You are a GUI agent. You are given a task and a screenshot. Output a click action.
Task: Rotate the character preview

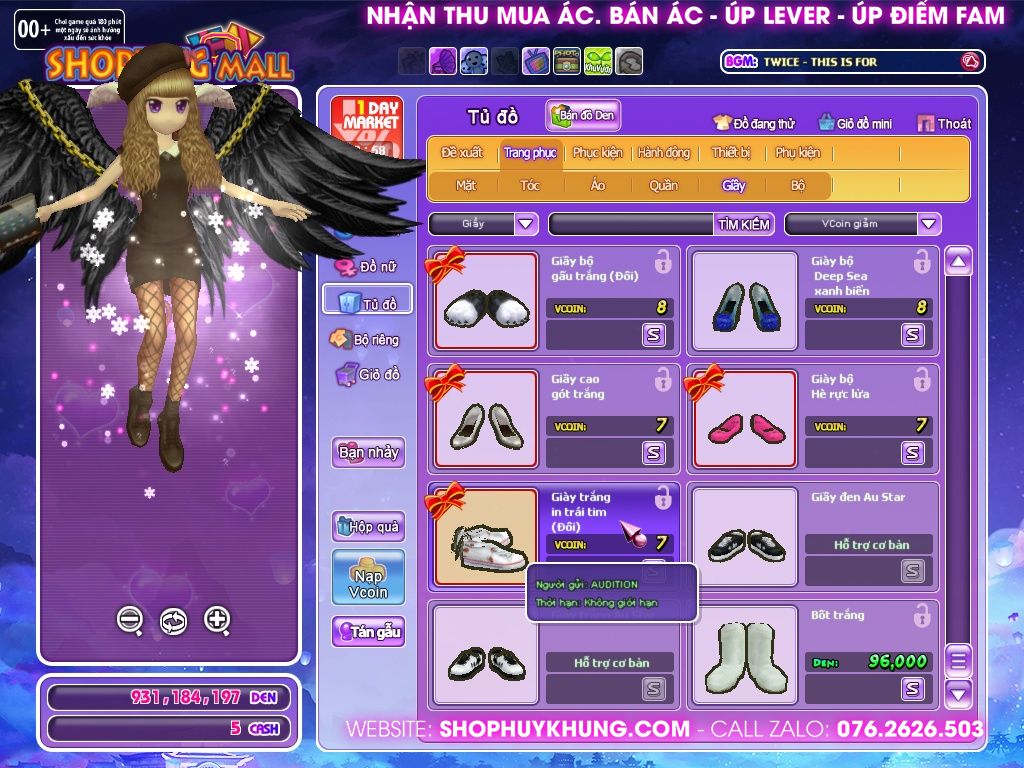173,621
